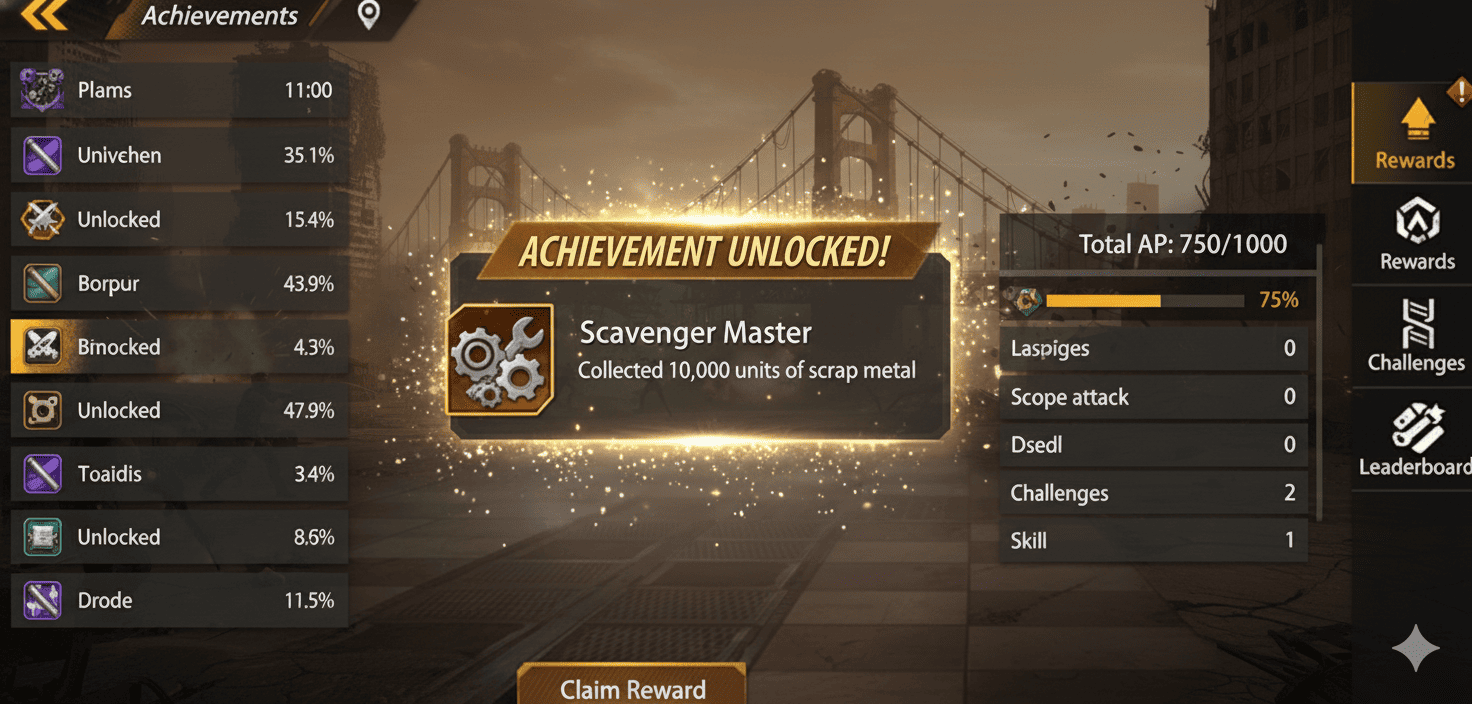Click the four-point sparkle star icon
This screenshot has height=704, width=1472.
[x=1415, y=649]
